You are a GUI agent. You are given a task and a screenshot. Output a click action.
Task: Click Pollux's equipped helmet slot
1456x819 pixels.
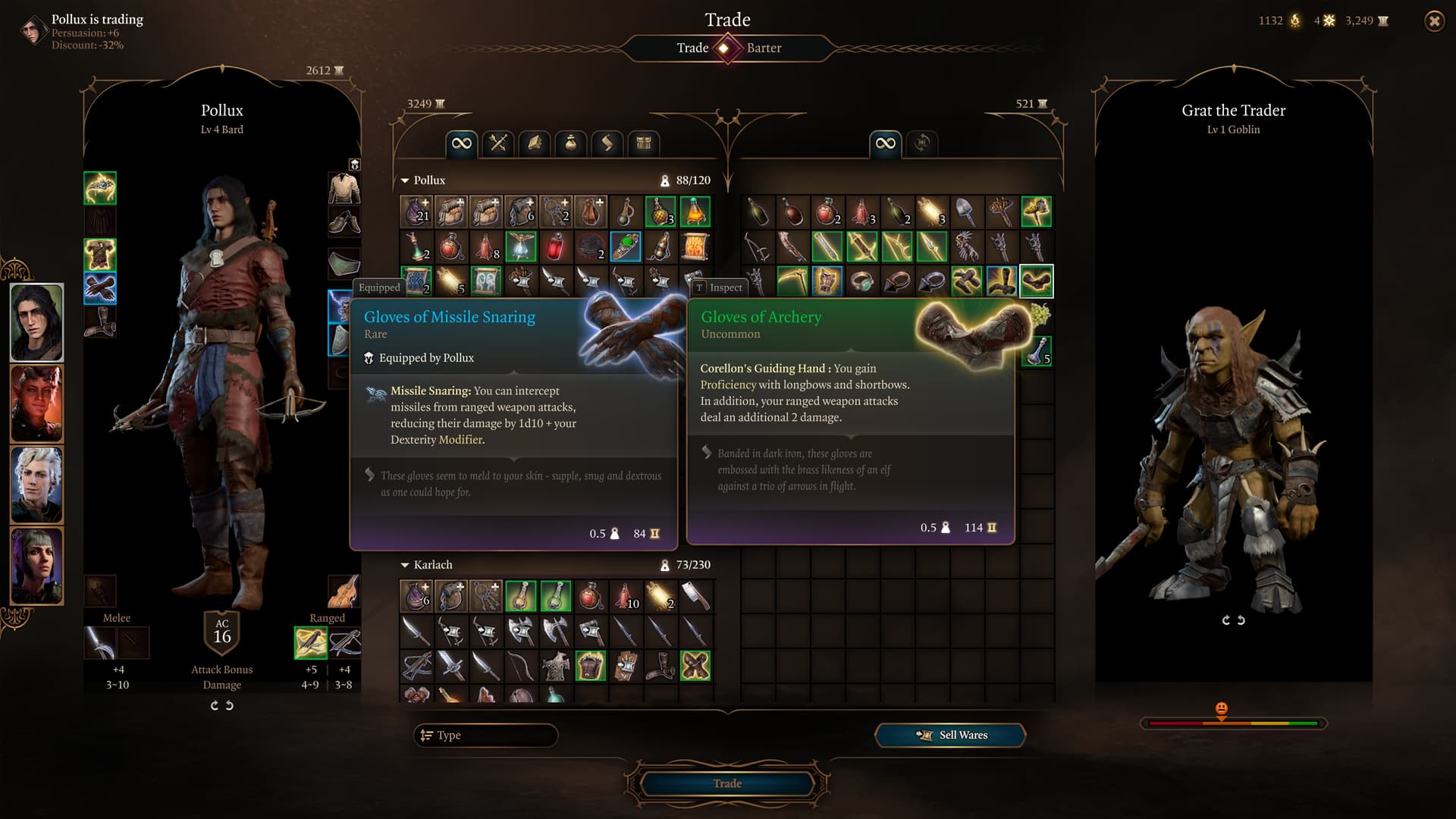click(x=100, y=188)
